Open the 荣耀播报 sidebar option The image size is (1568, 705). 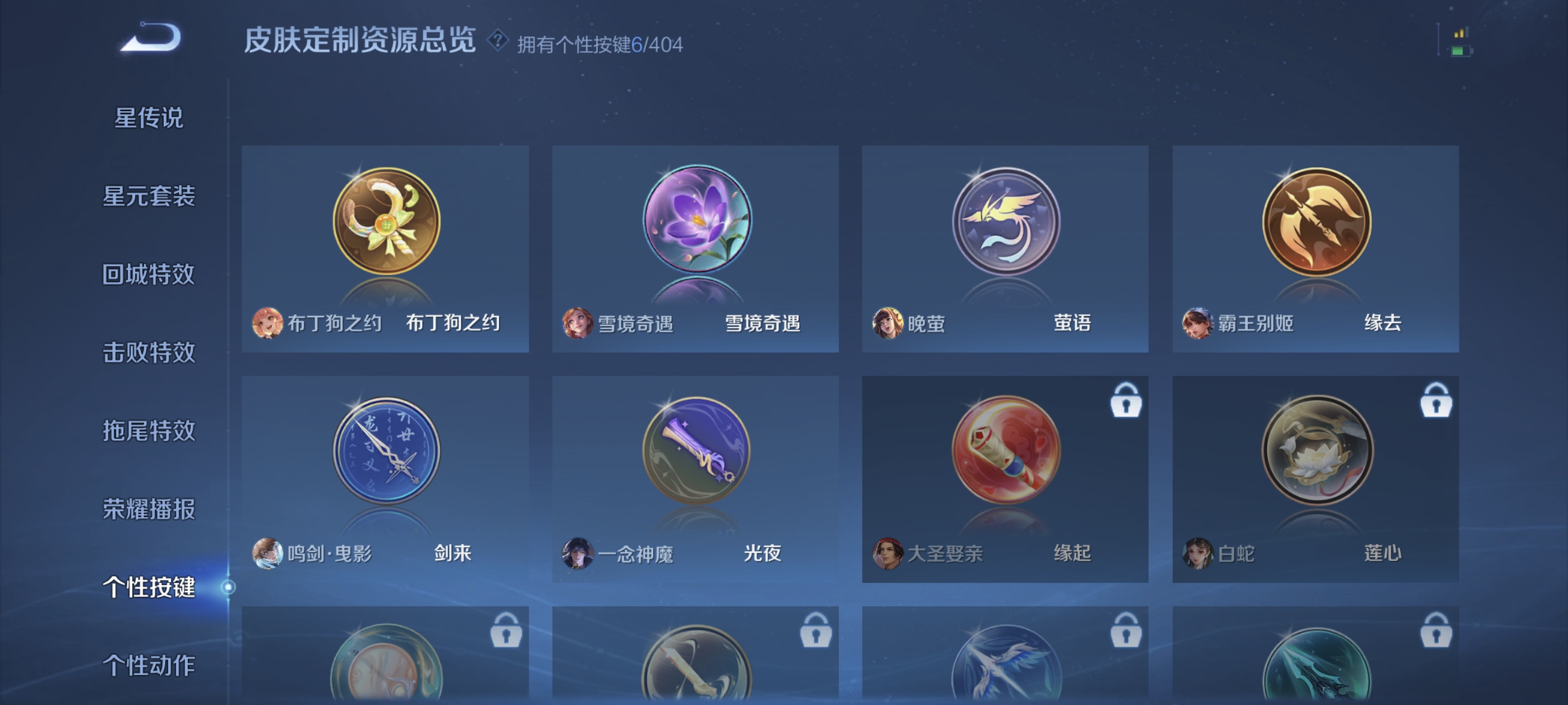point(148,509)
